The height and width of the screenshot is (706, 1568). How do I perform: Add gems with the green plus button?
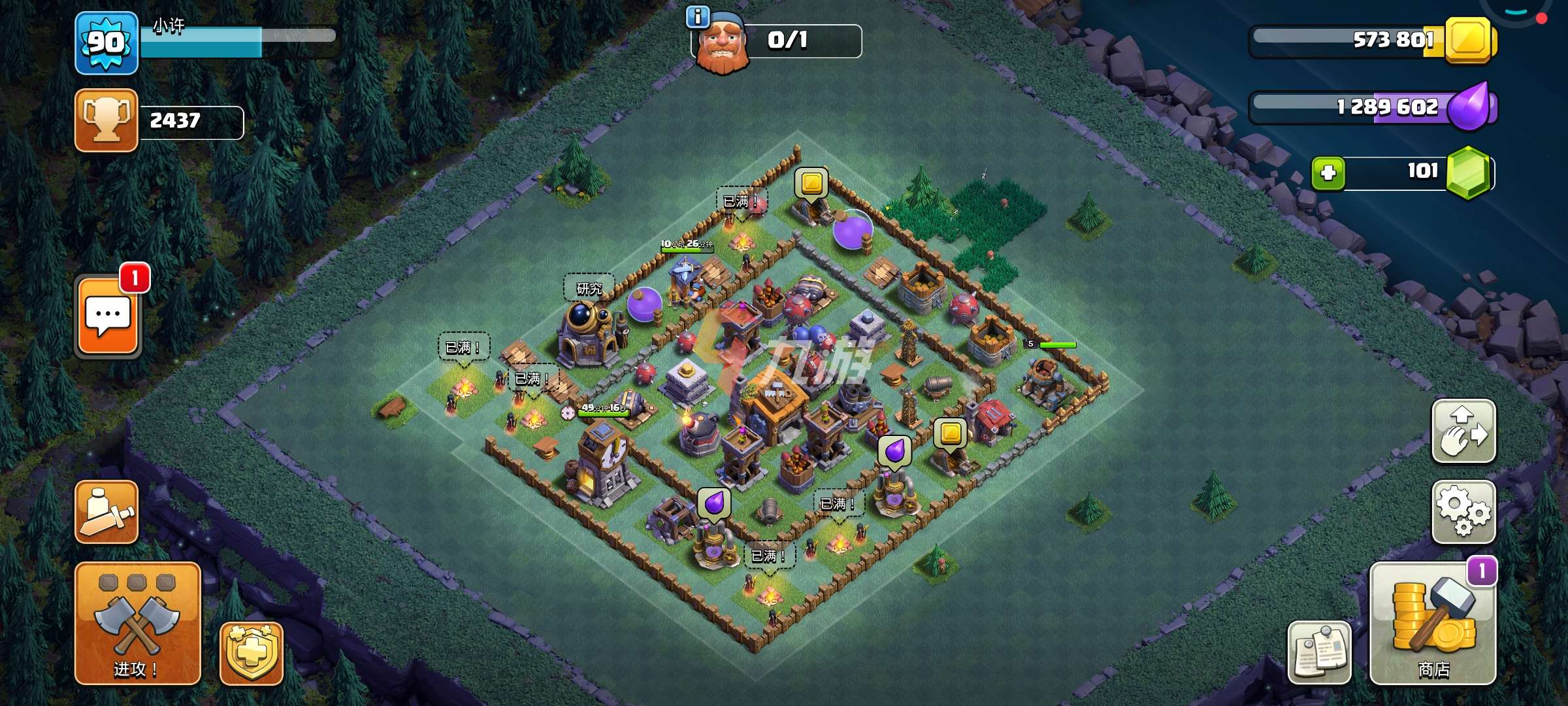pyautogui.click(x=1328, y=173)
